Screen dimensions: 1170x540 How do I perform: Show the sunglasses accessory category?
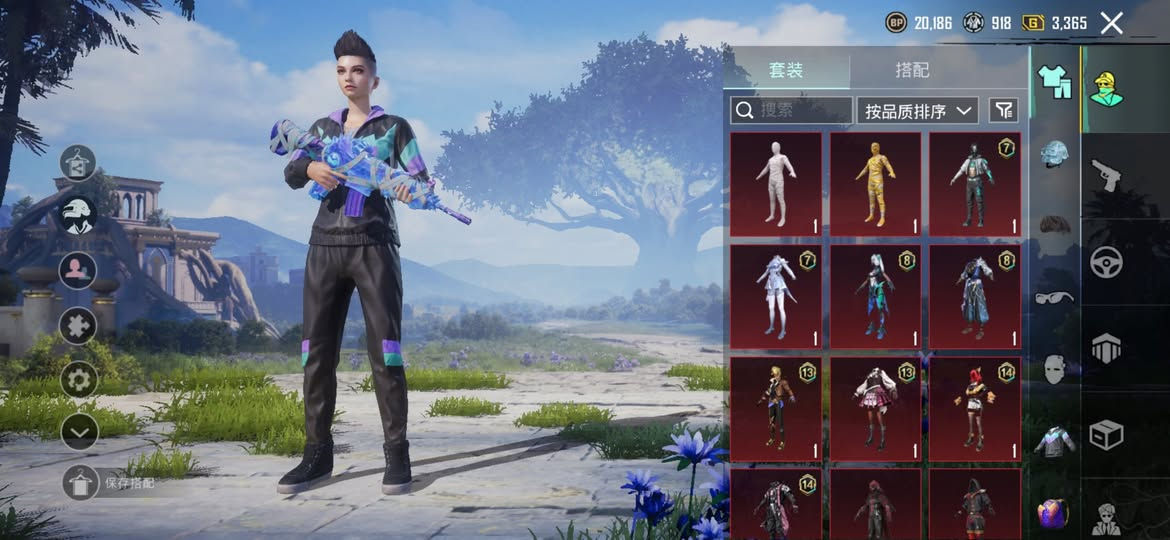[x=1054, y=296]
